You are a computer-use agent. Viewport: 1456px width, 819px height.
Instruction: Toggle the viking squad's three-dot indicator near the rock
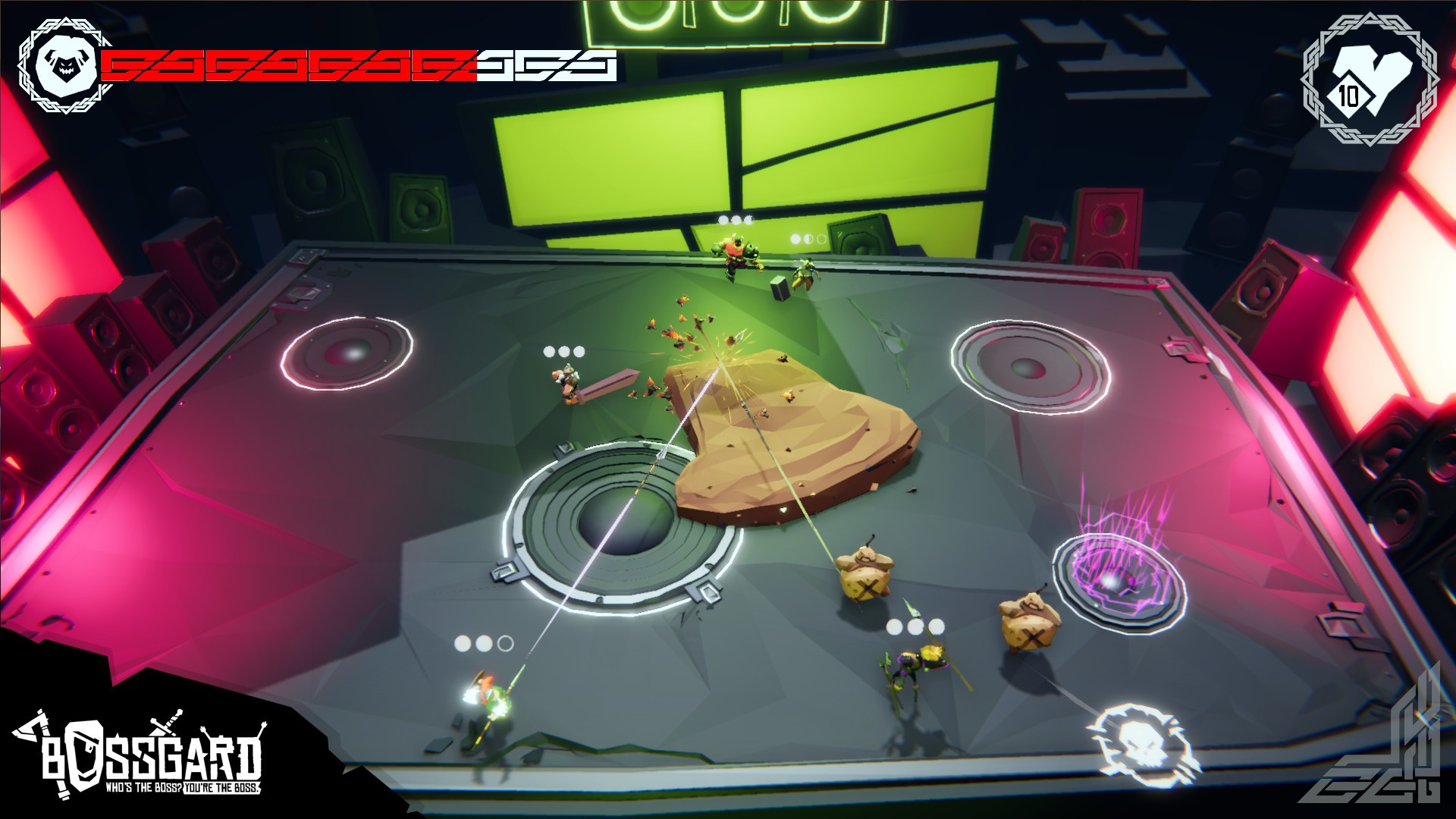563,351
